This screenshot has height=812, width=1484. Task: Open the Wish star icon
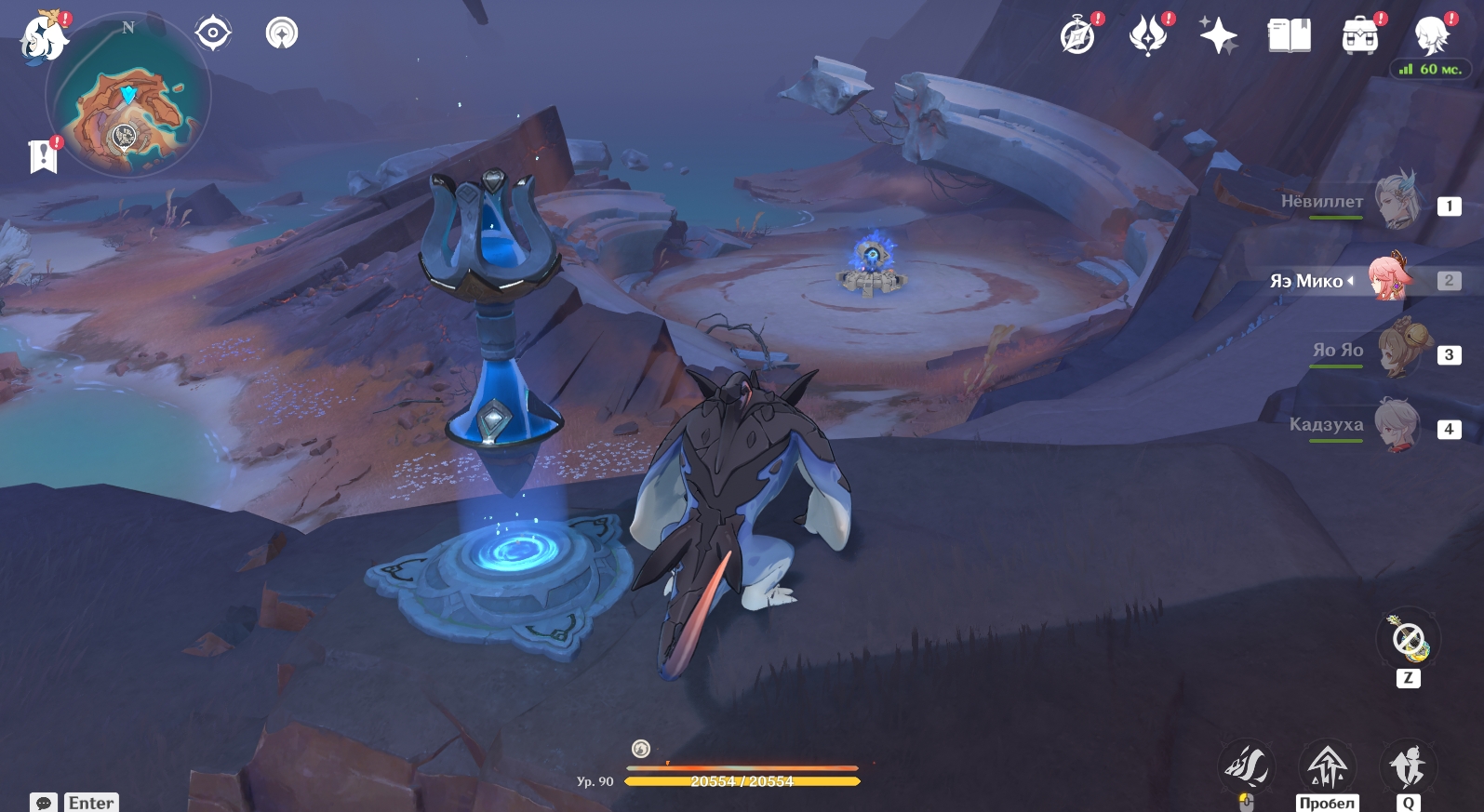pos(1218,36)
